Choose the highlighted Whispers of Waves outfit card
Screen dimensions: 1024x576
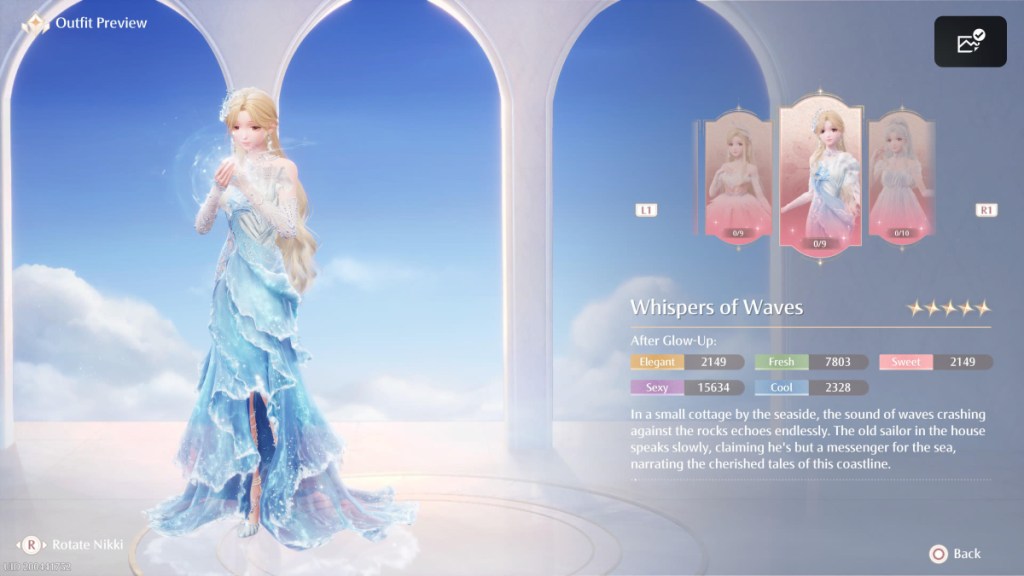[820, 175]
